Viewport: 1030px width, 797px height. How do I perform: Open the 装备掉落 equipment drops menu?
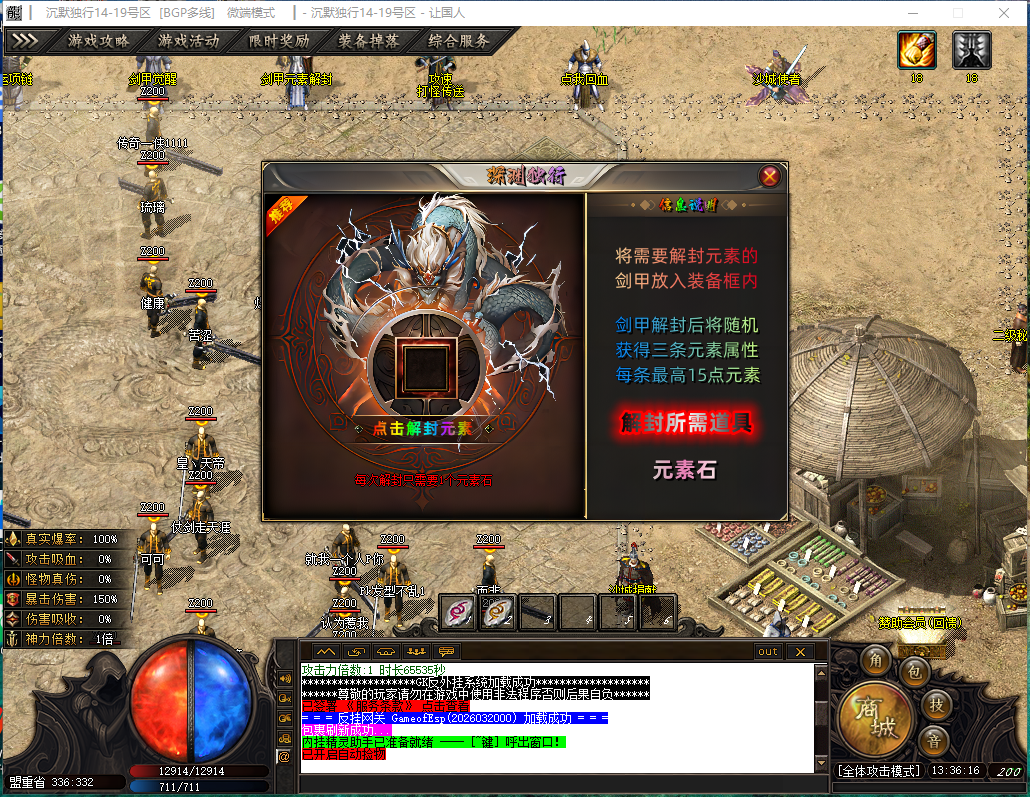pos(369,41)
